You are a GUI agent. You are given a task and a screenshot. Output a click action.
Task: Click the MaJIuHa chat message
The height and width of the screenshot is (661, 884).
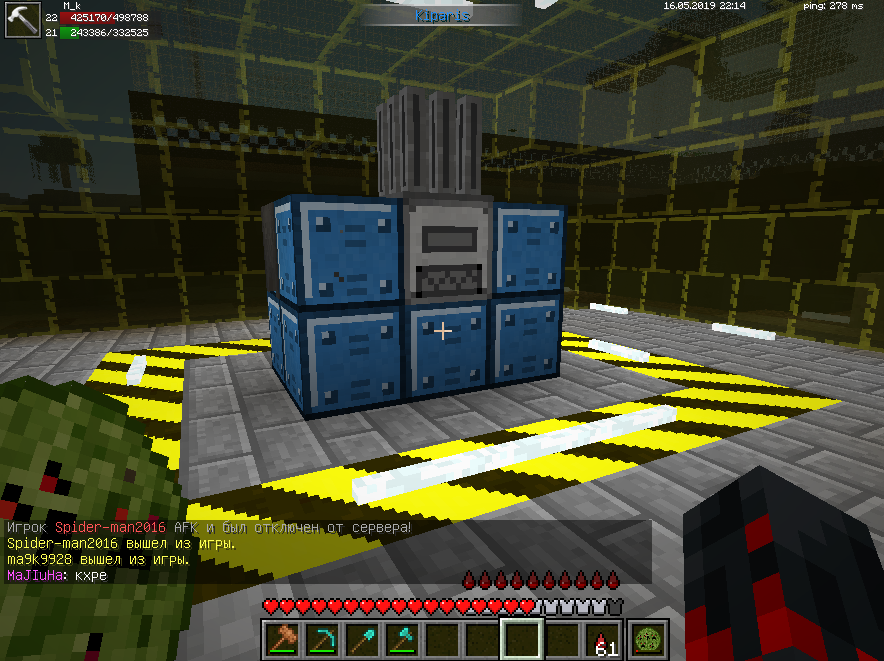56,576
